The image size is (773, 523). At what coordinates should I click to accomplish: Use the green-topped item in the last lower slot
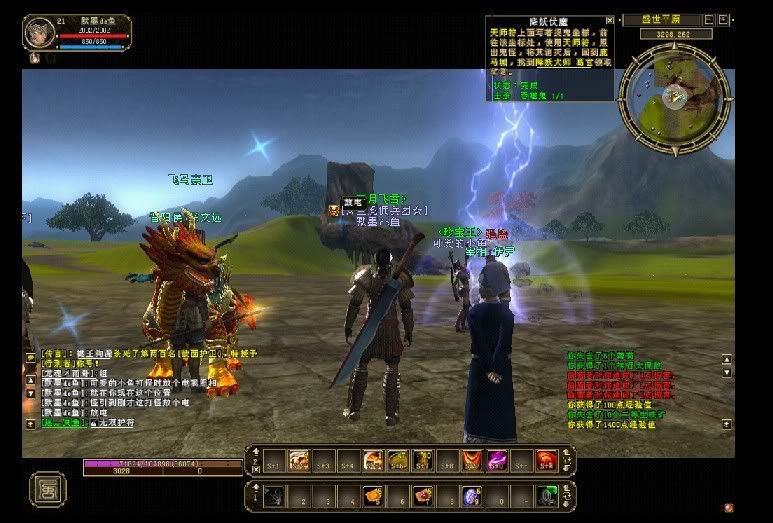546,495
